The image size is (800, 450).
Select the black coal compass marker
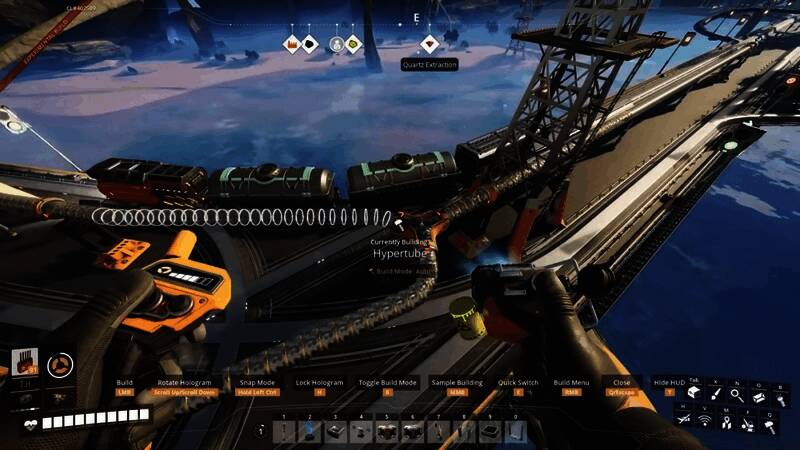coord(310,44)
